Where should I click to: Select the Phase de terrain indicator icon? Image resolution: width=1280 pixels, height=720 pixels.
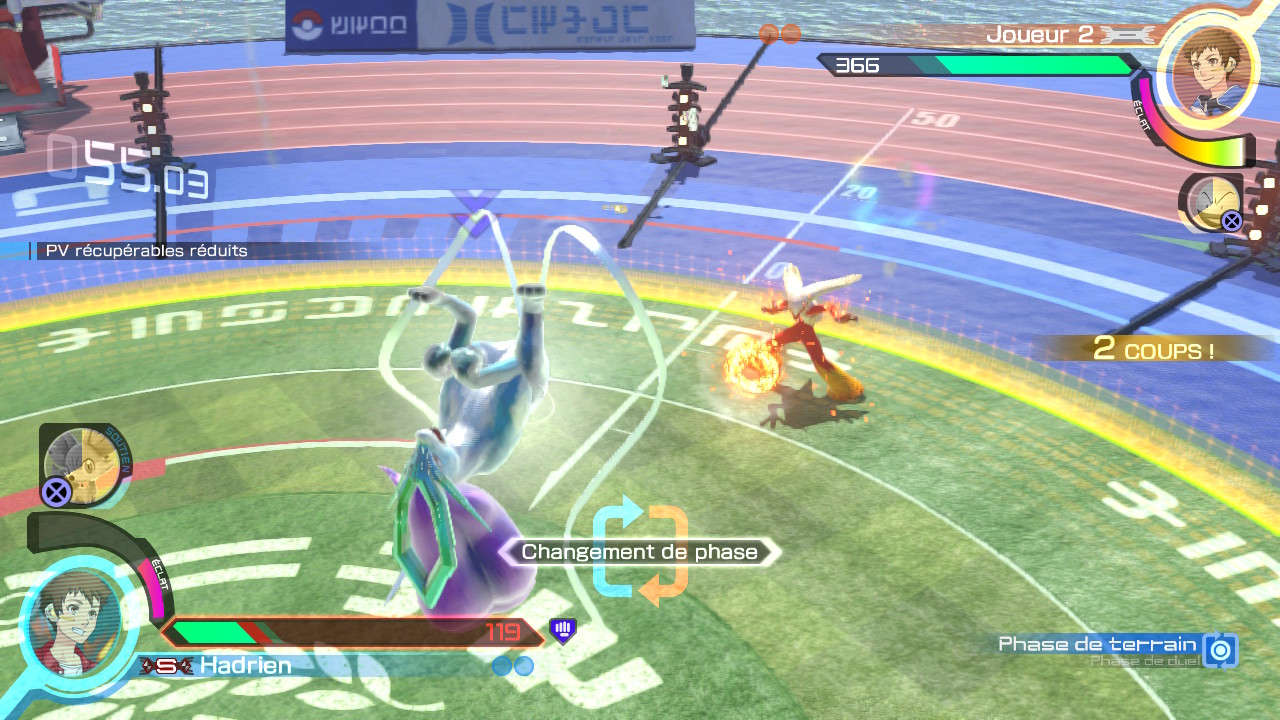click(x=1220, y=650)
